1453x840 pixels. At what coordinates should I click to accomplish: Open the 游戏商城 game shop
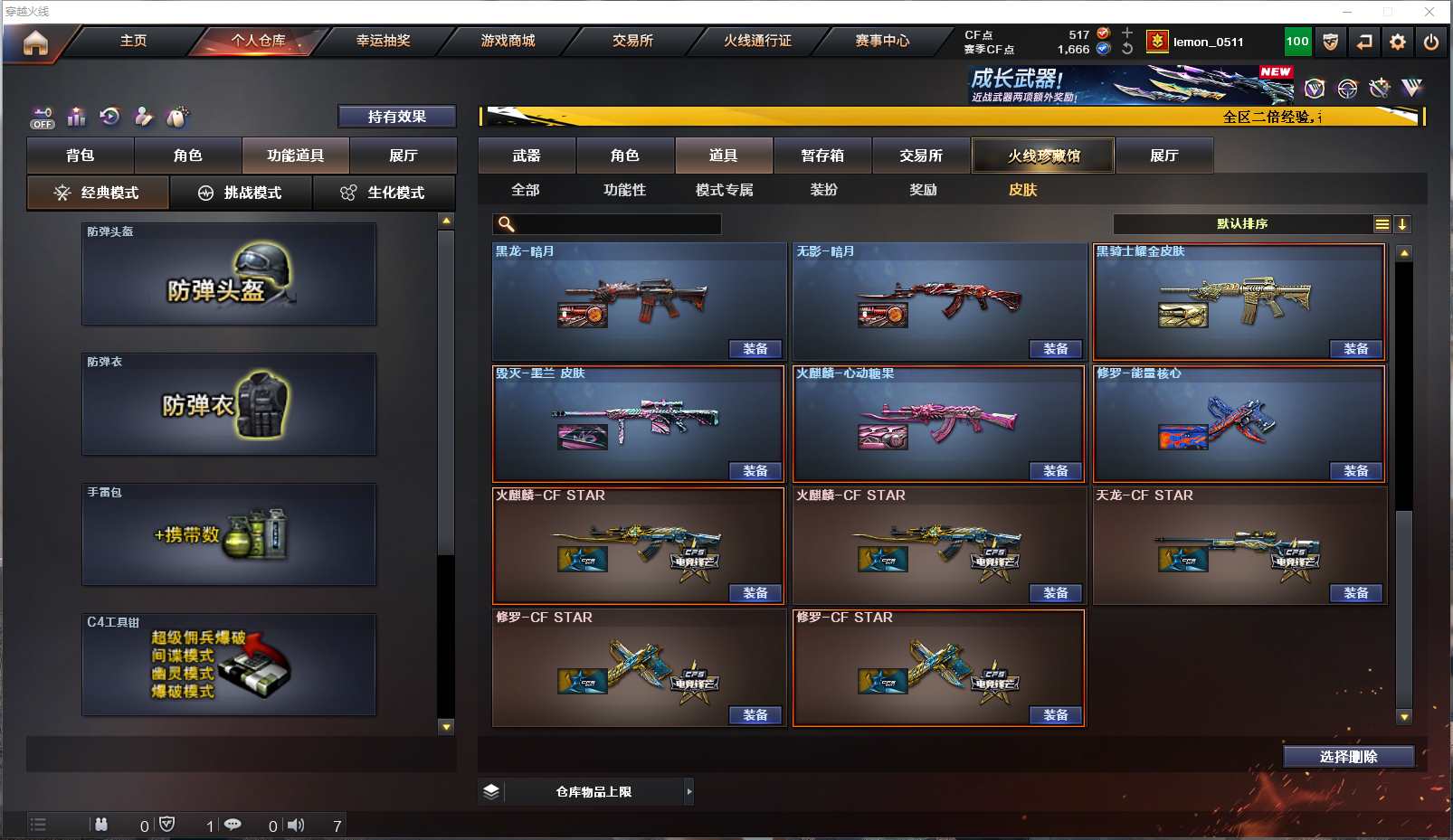[508, 41]
